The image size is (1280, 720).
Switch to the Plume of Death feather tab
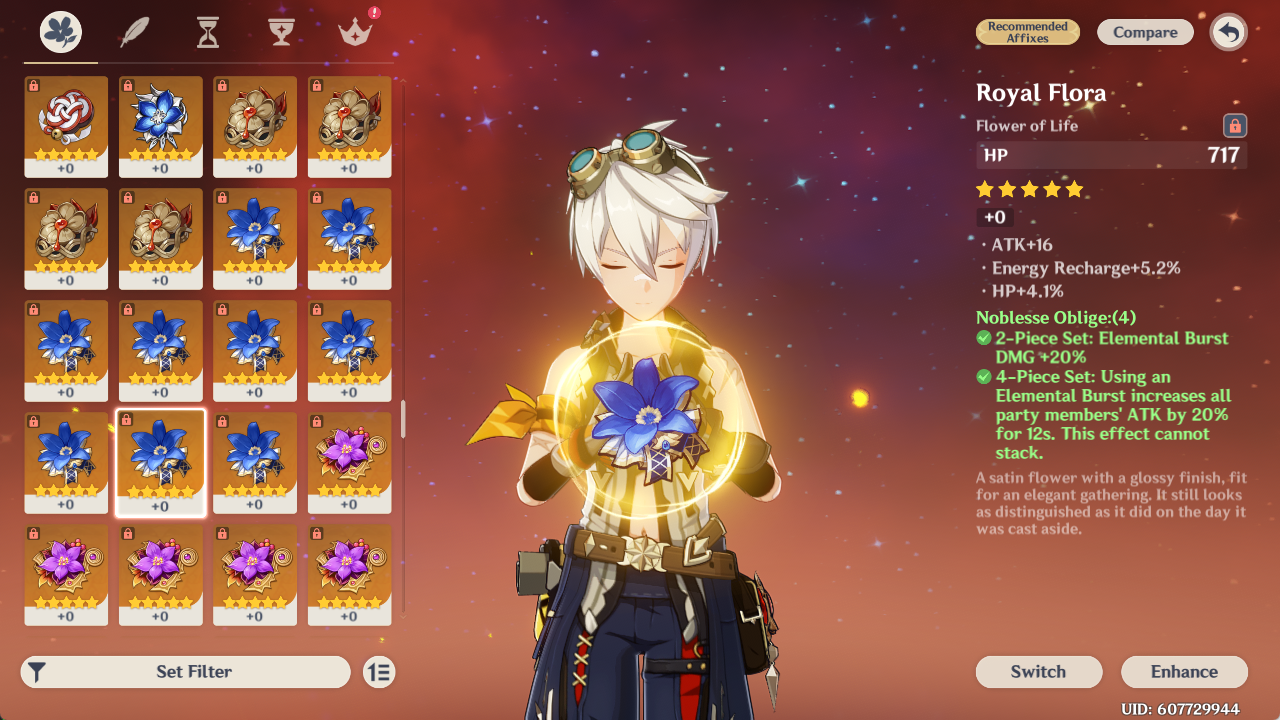click(x=134, y=33)
